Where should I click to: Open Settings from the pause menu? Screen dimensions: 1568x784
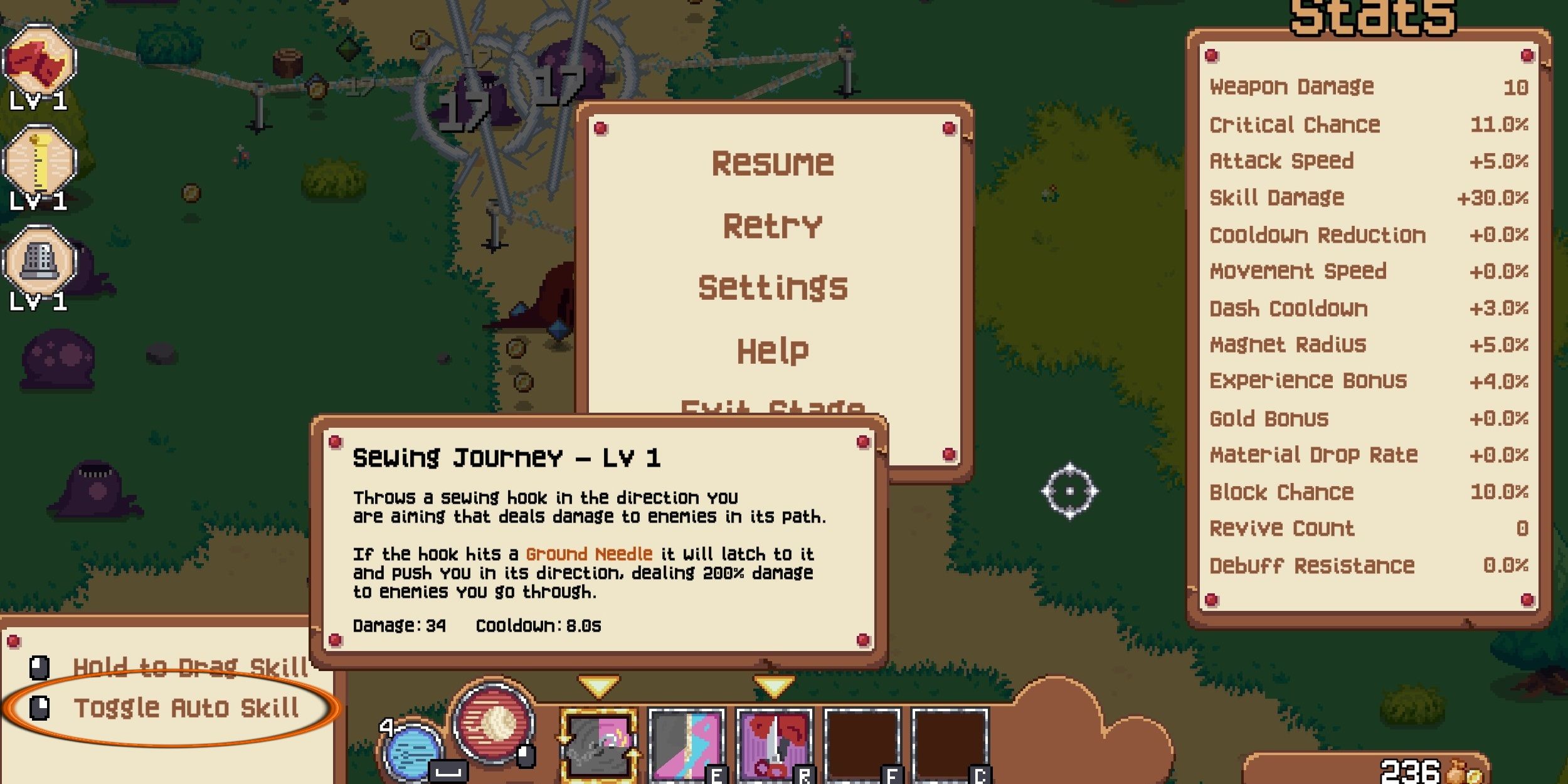click(773, 287)
